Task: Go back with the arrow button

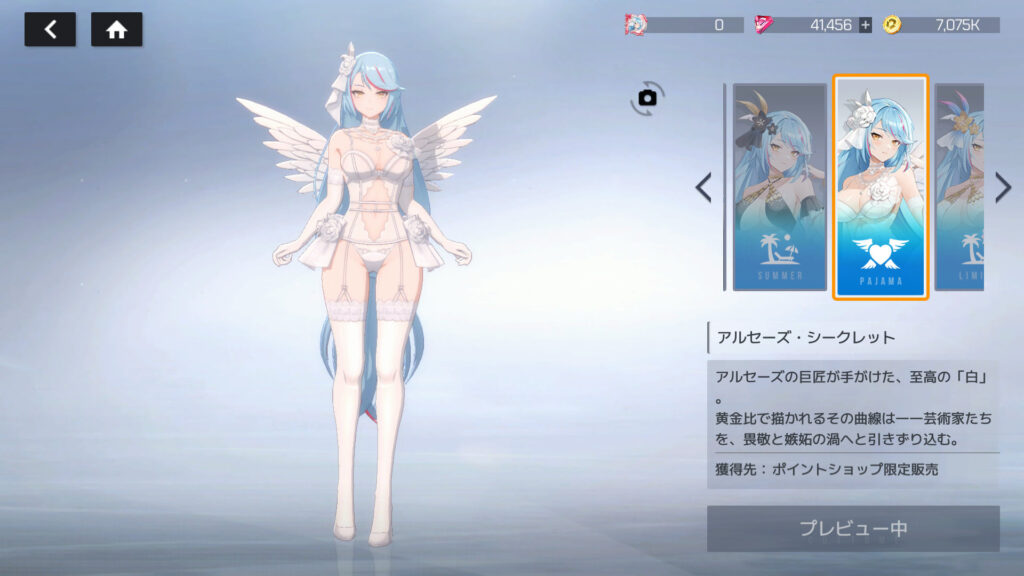Action: pyautogui.click(x=49, y=29)
